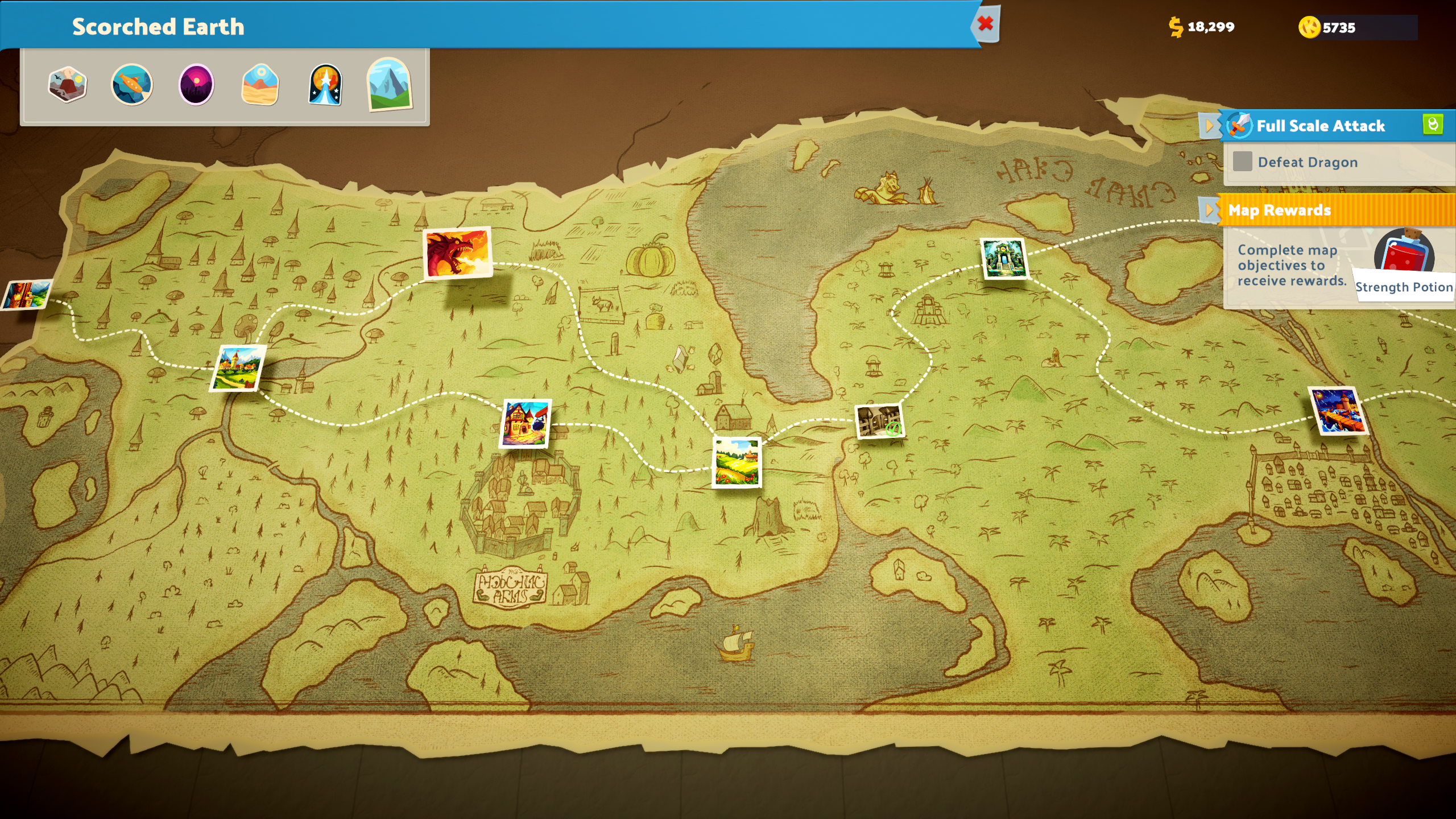Select the volcano island map icon
Viewport: 1456px width, 819px height.
click(x=67, y=84)
